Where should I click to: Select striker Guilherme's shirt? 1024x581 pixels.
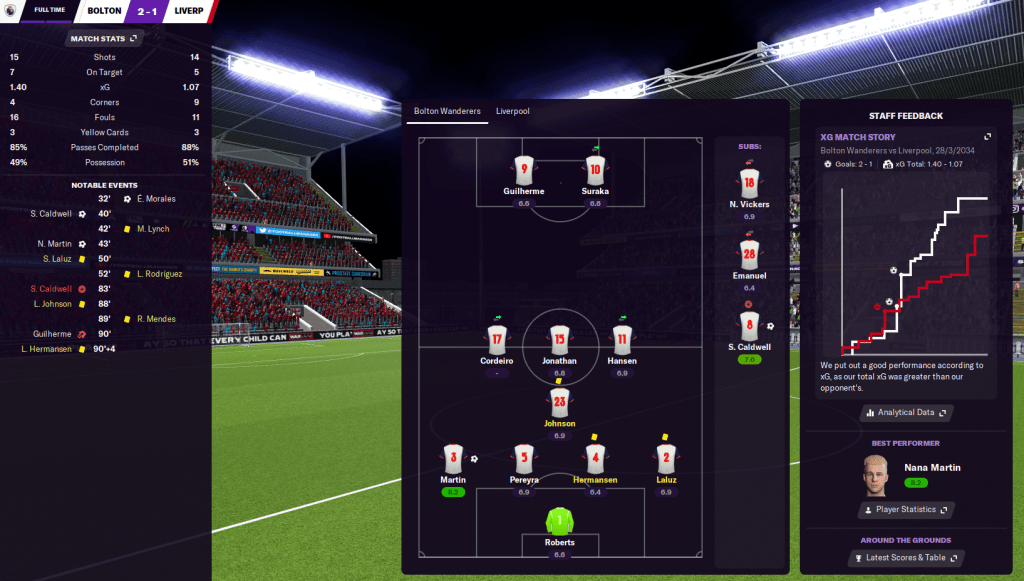pos(522,170)
